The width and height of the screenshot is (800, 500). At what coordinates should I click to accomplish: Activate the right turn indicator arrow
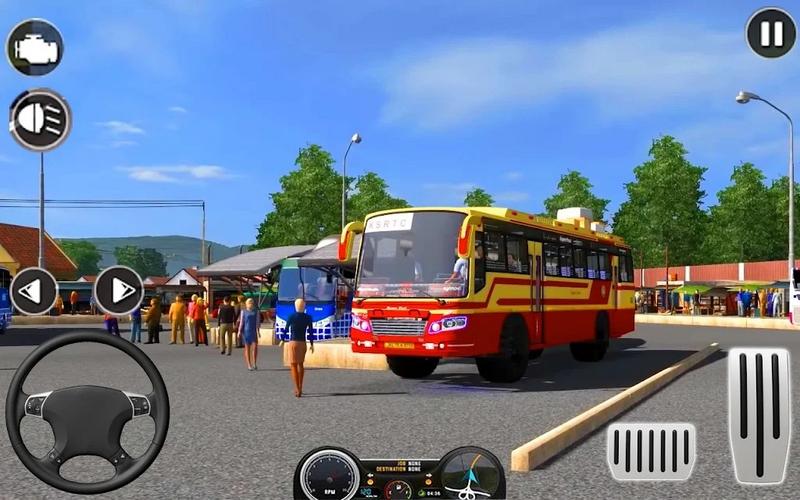(119, 290)
